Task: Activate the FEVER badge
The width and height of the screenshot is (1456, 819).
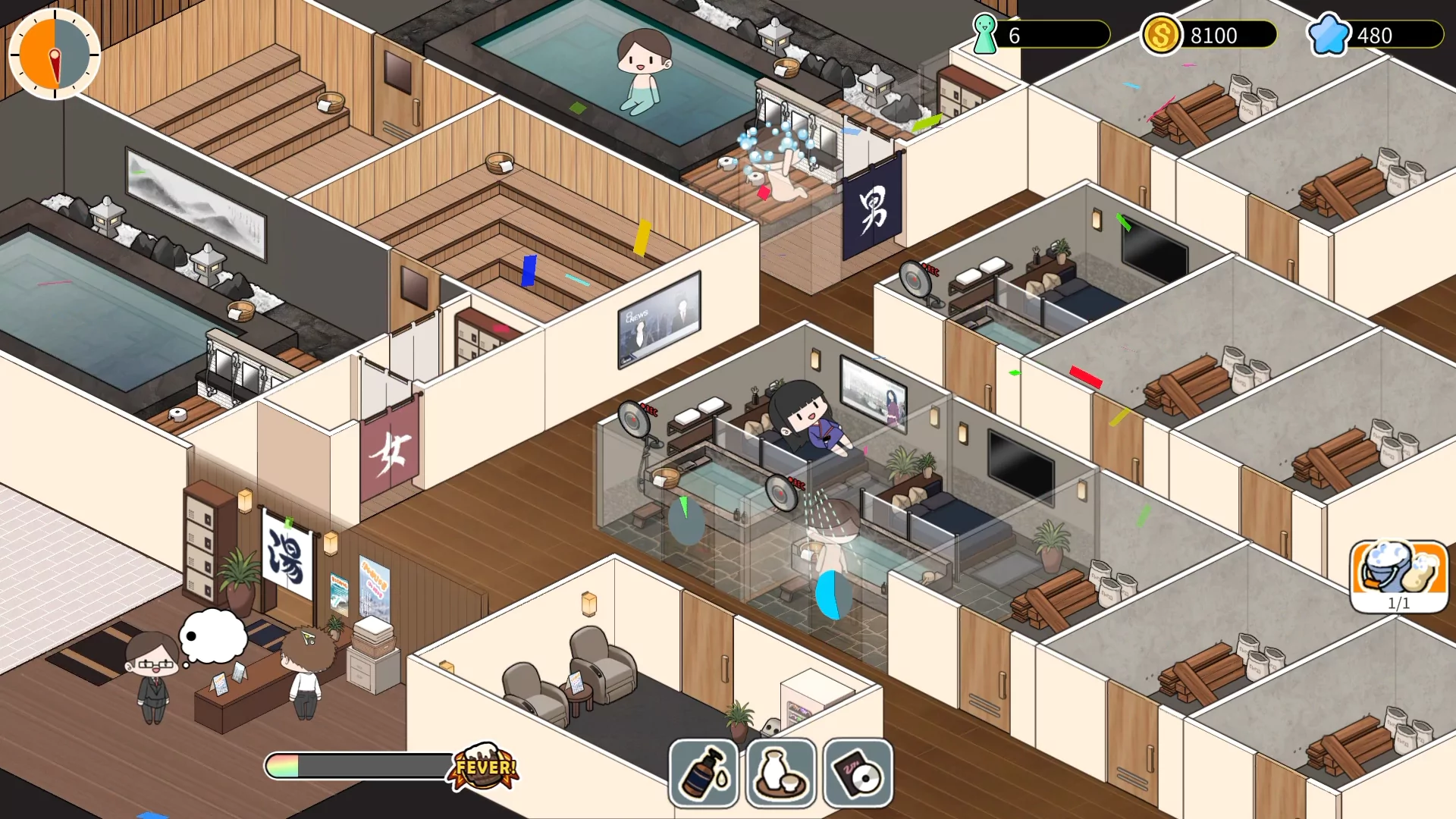Action: pos(485,767)
